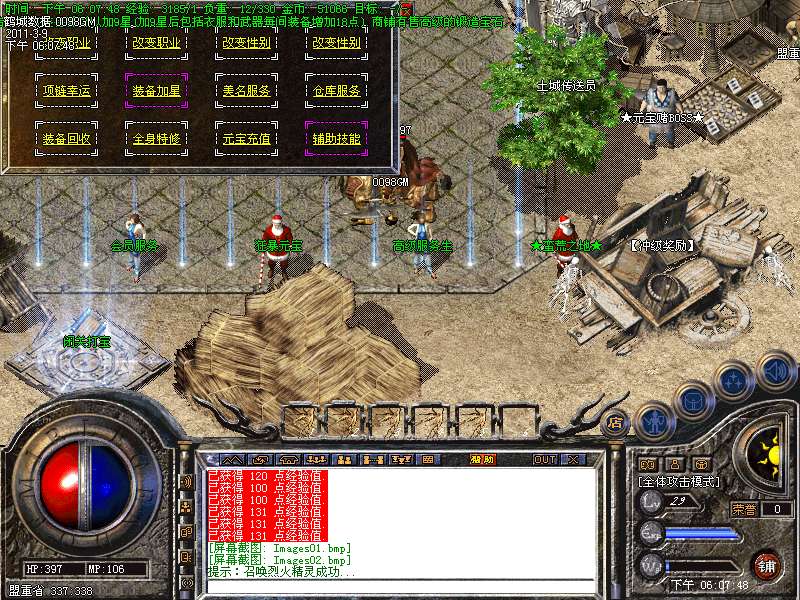Click the chat text input field

click(400, 586)
